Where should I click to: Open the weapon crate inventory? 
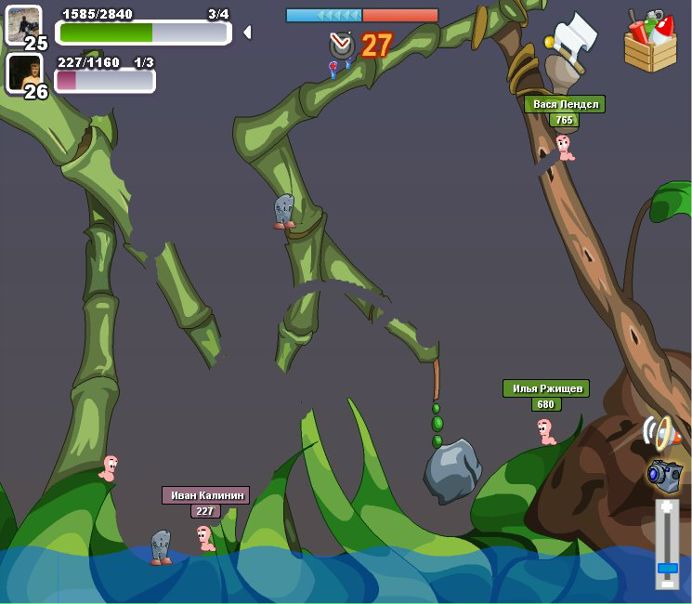click(x=650, y=42)
